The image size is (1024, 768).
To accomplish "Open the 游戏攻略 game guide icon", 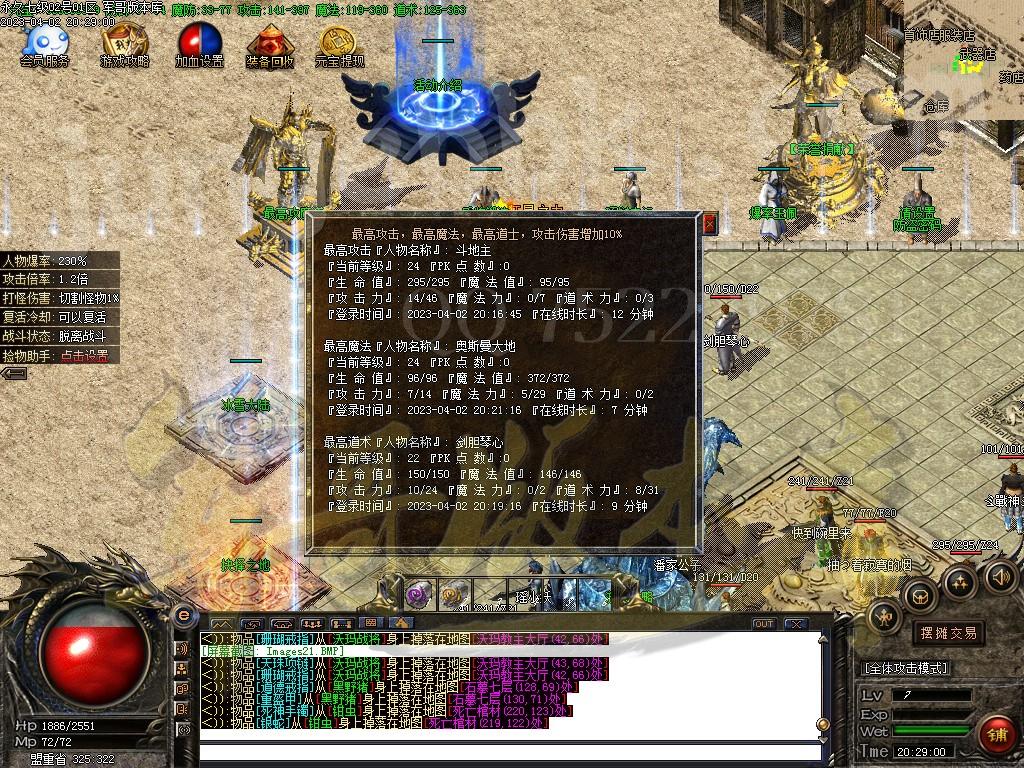I will (125, 44).
